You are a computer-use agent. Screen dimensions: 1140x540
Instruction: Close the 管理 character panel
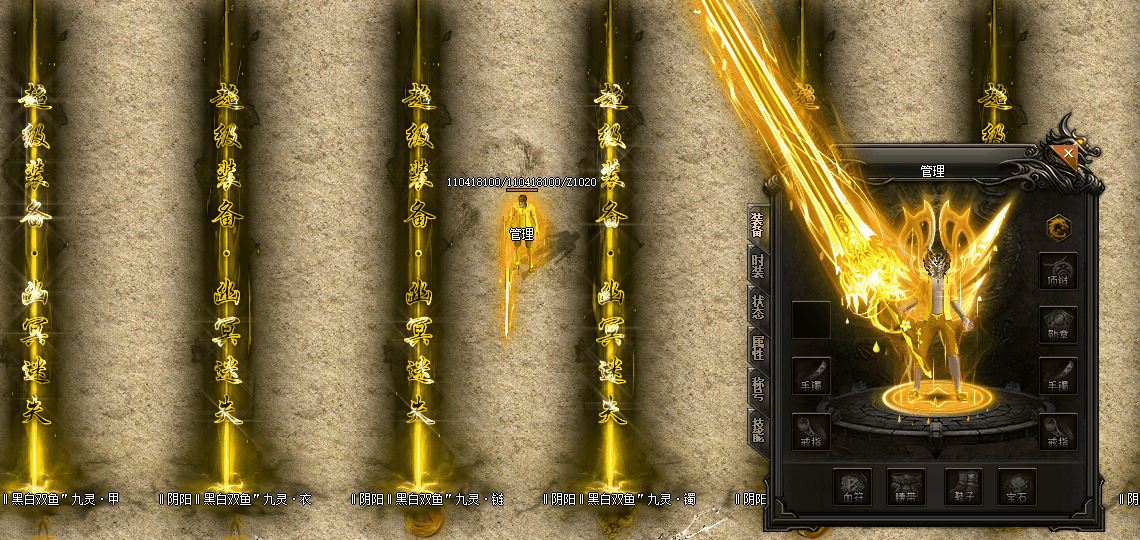(x=1069, y=154)
